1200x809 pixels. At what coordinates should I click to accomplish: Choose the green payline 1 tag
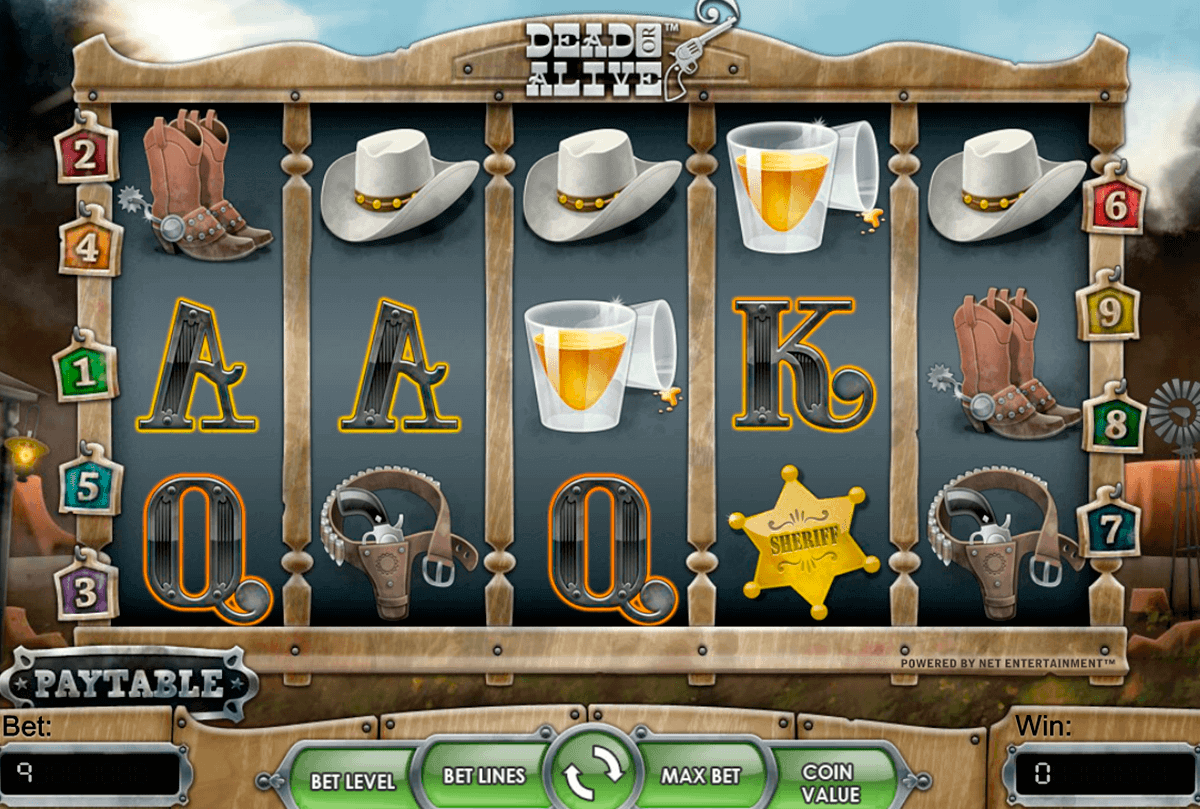pos(85,372)
